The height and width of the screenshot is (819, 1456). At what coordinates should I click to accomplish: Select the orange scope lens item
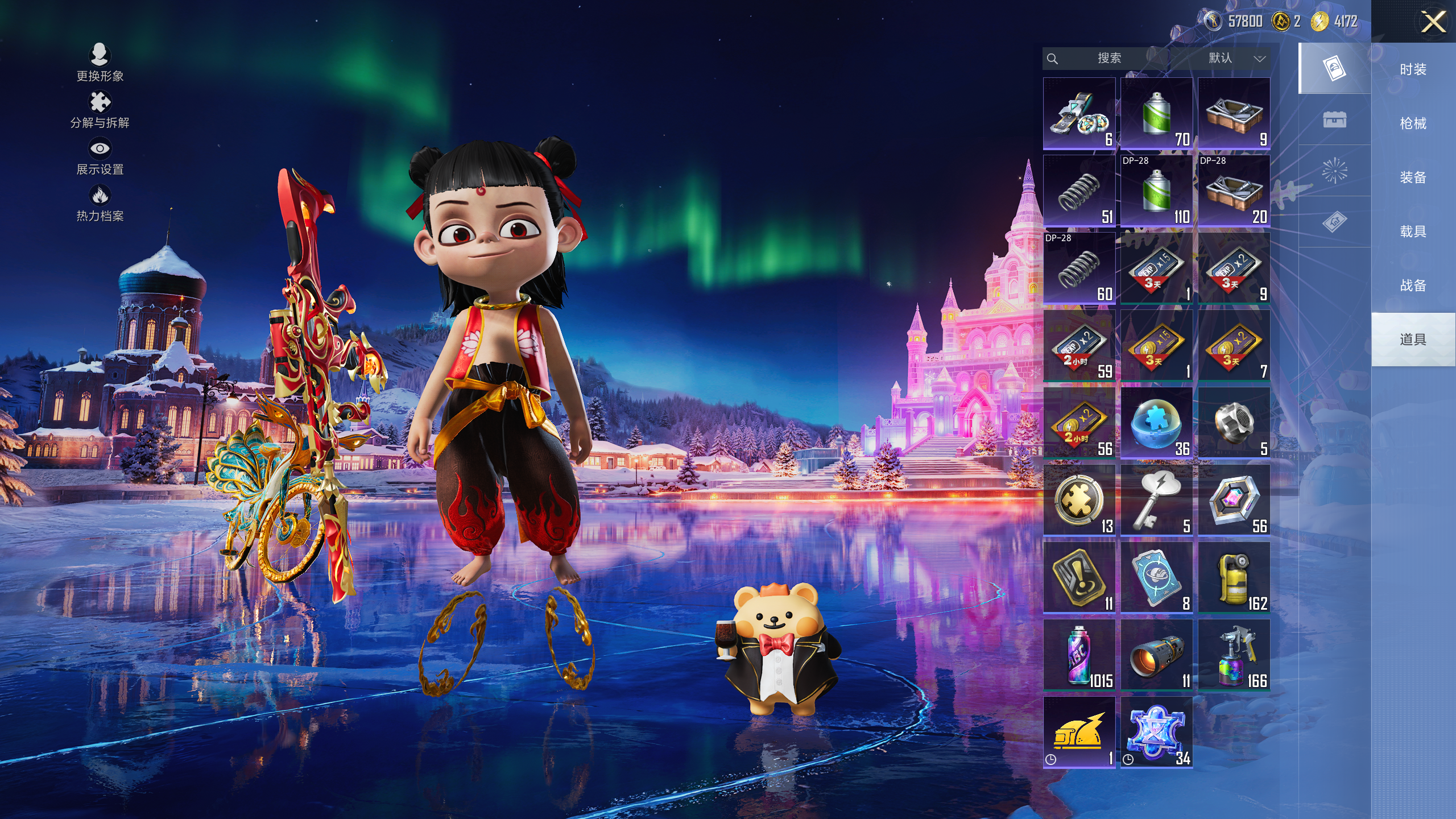pyautogui.click(x=1156, y=655)
